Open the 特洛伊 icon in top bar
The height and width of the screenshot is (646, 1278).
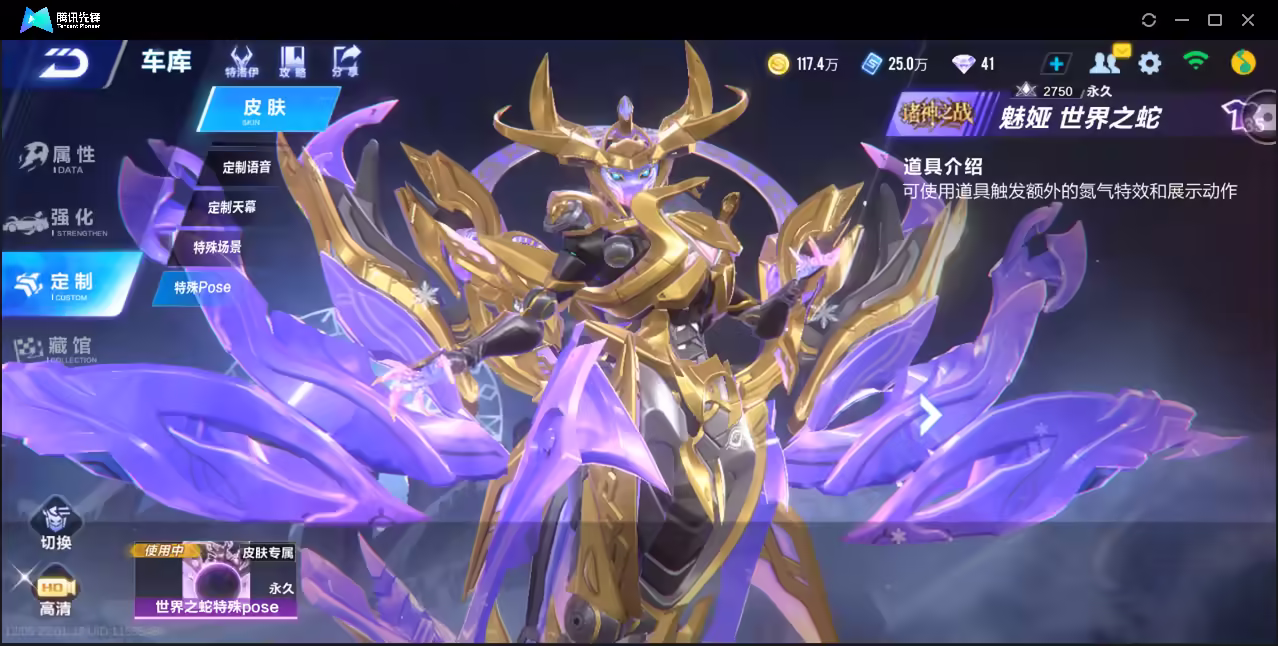click(241, 62)
